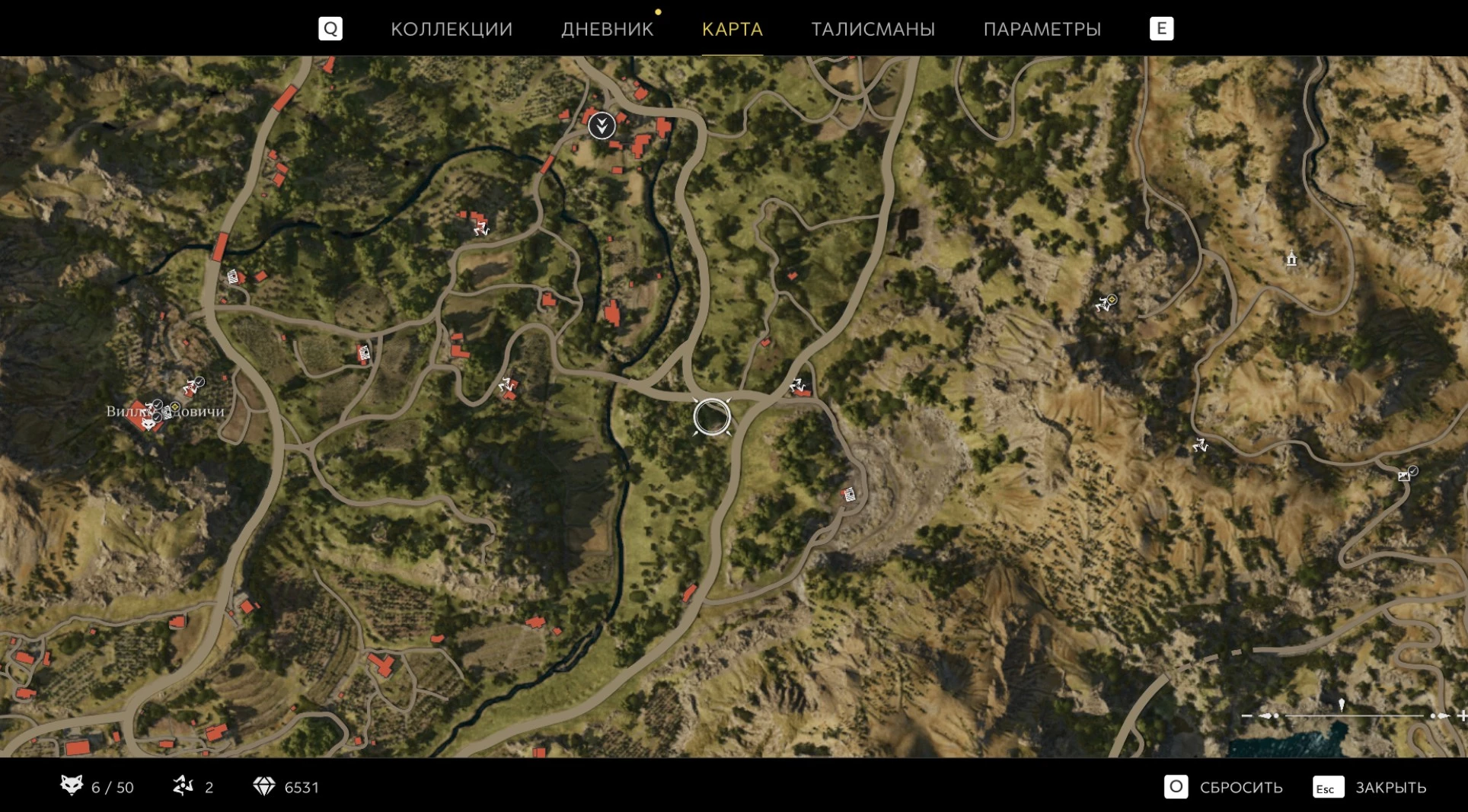Viewport: 1468px width, 812px height.
Task: Zoom out with the minus button
Action: 1246,715
